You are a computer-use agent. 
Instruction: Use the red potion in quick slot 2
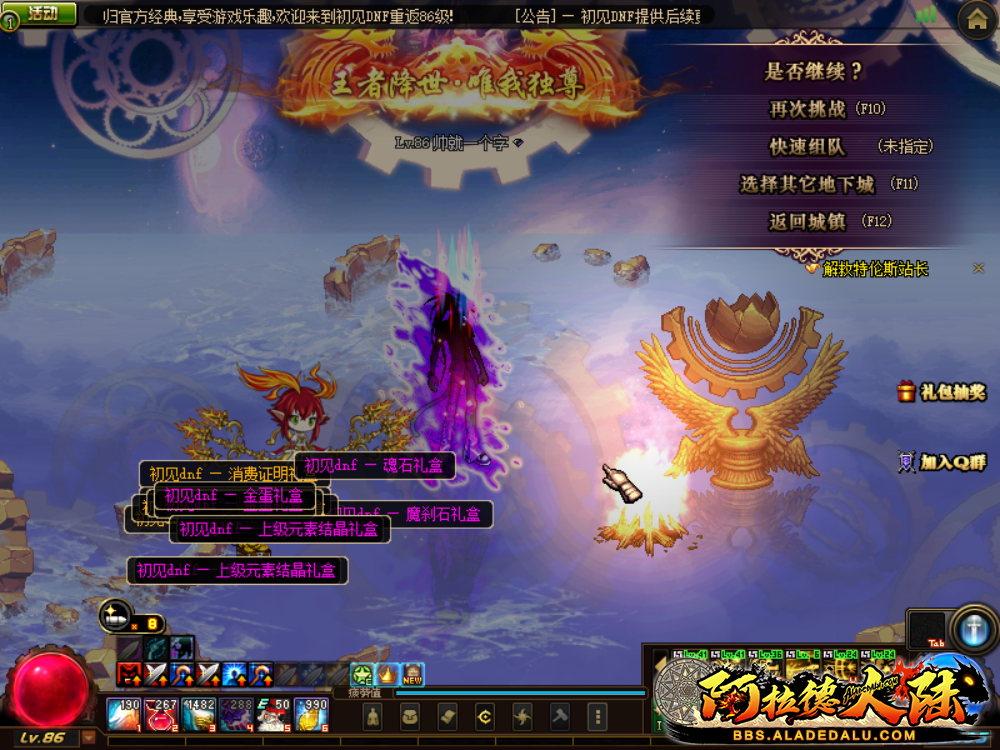point(161,714)
